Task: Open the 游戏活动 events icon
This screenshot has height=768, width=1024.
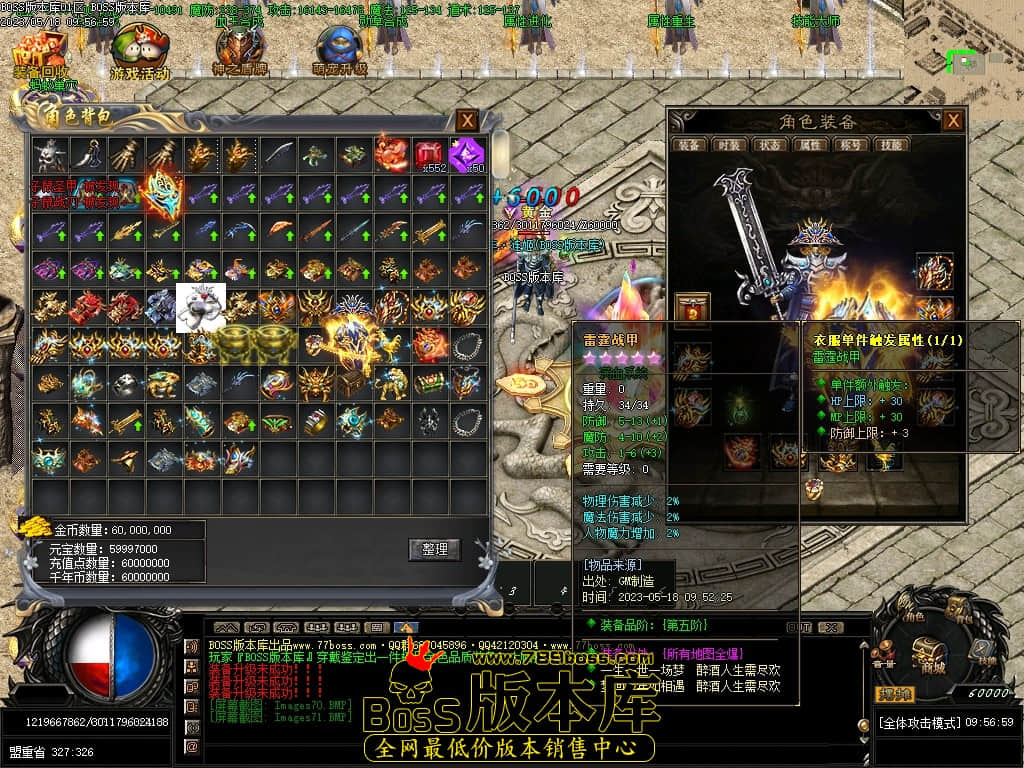Action: [x=140, y=55]
